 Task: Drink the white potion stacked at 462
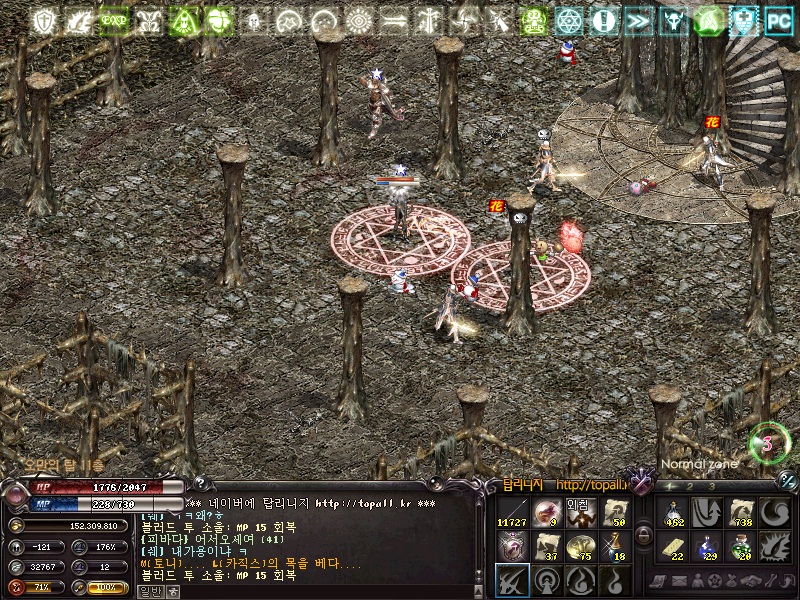point(672,511)
